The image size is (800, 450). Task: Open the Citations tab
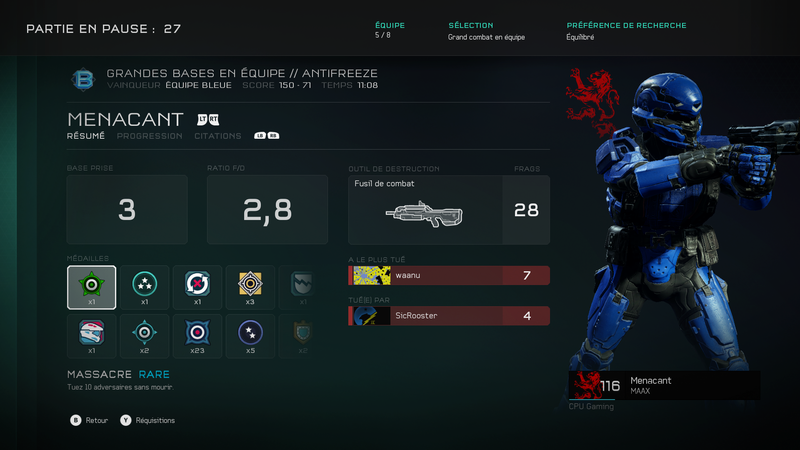point(217,136)
